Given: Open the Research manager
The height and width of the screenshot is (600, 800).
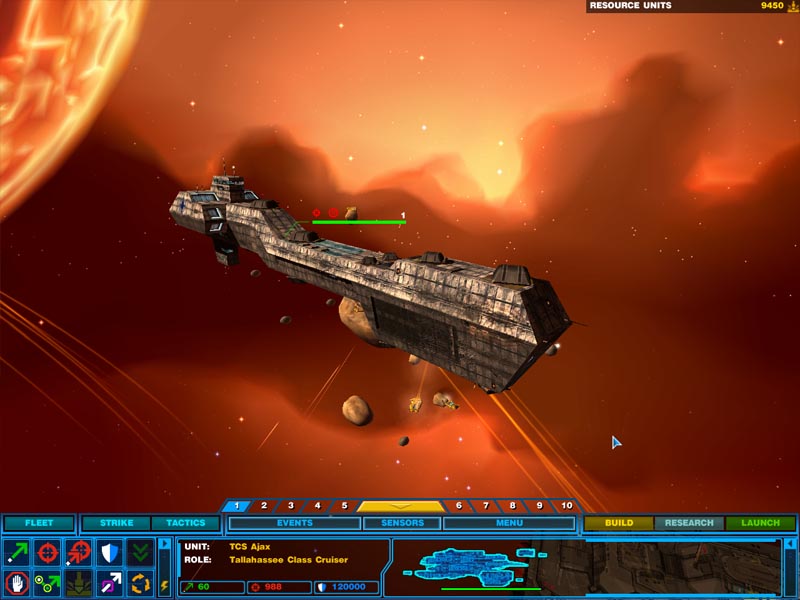Looking at the screenshot, I should pyautogui.click(x=689, y=523).
